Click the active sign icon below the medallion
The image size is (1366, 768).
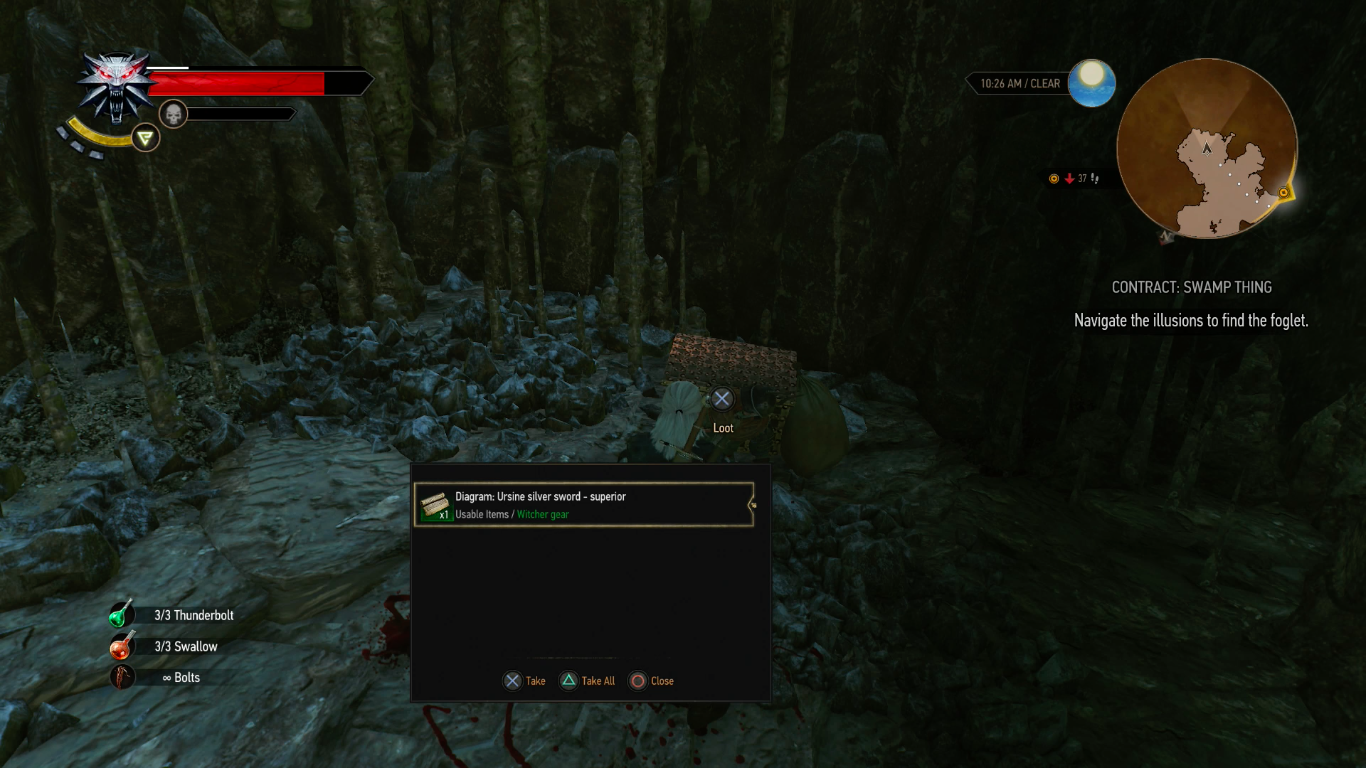pos(144,137)
